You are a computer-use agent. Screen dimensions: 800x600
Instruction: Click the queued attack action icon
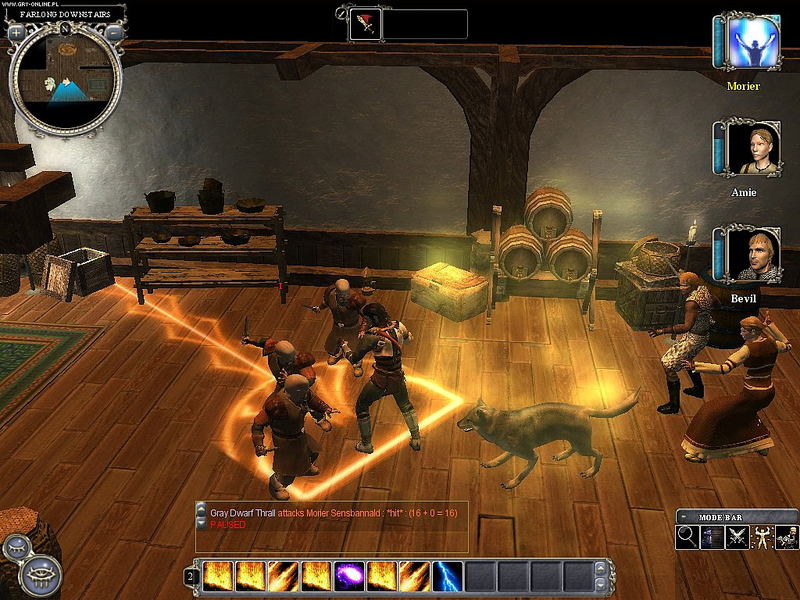coord(364,24)
